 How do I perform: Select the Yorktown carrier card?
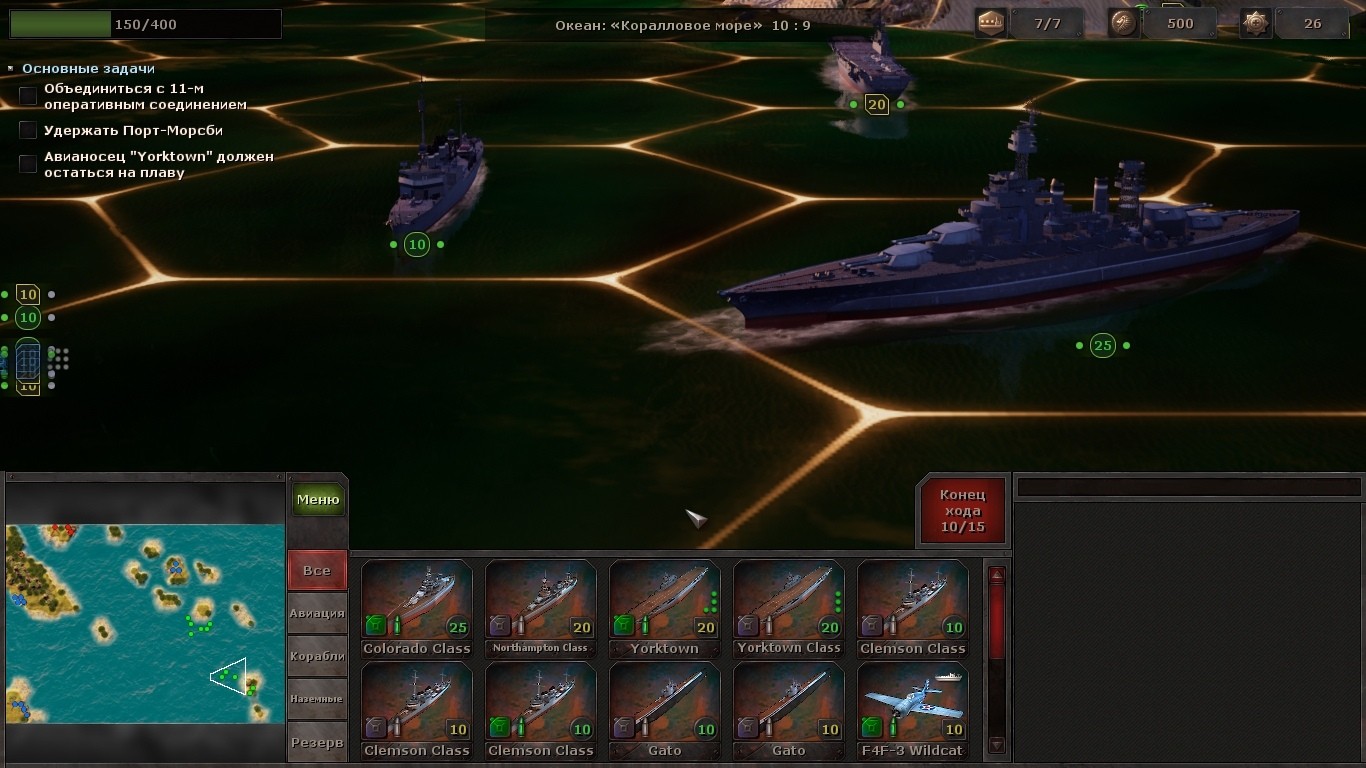pyautogui.click(x=665, y=608)
